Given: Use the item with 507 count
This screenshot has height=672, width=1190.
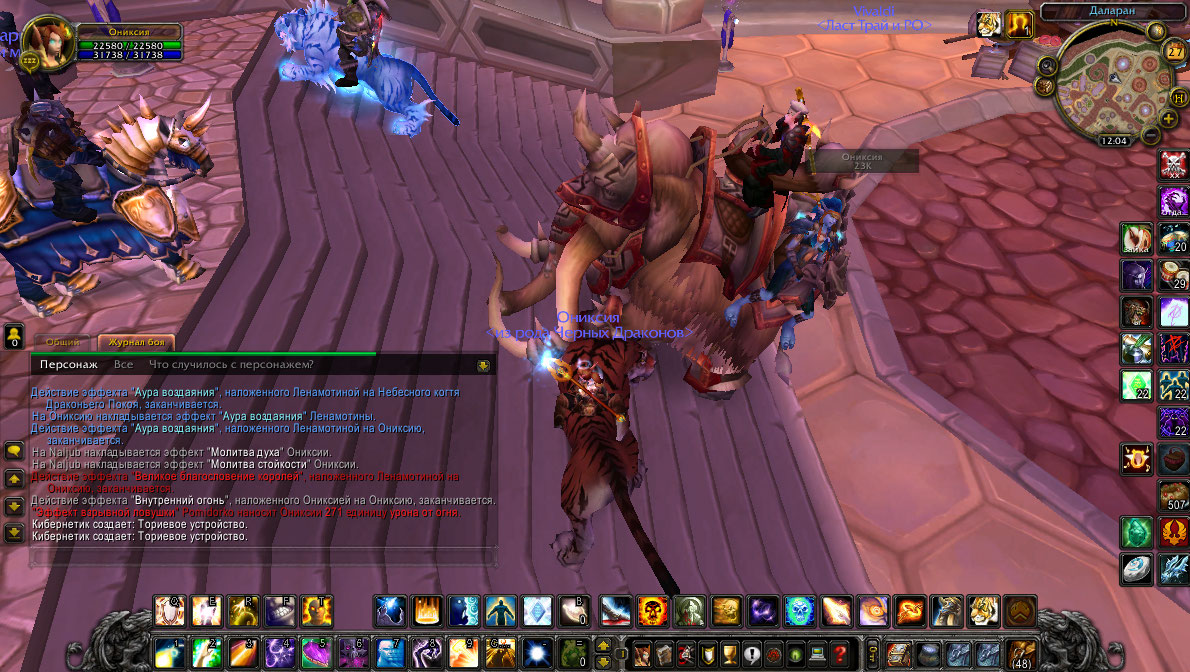Looking at the screenshot, I should (x=1174, y=496).
